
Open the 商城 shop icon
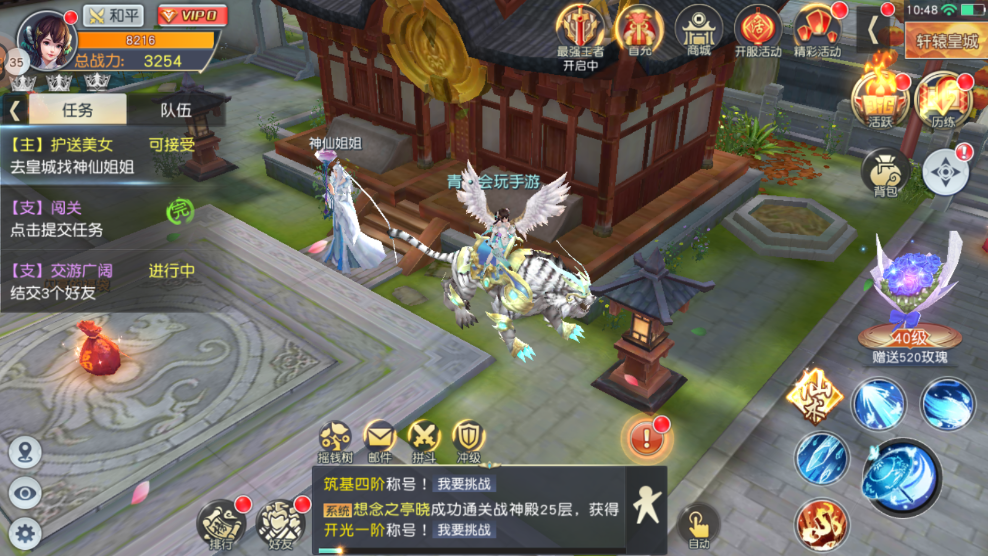[698, 32]
